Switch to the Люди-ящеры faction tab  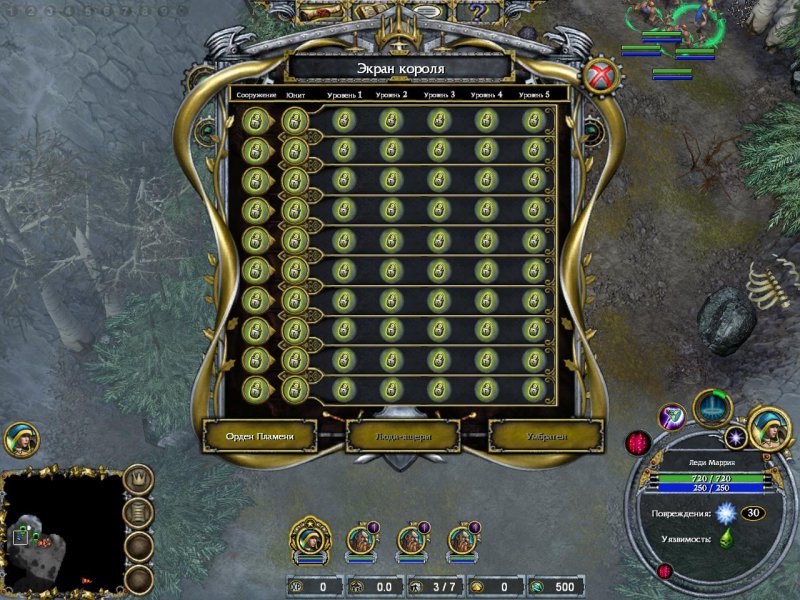coord(403,435)
